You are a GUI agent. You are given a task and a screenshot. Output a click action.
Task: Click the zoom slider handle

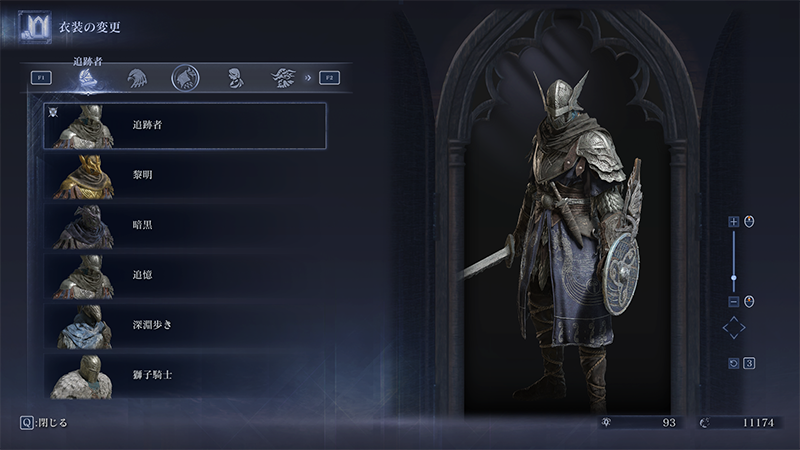pyautogui.click(x=733, y=277)
